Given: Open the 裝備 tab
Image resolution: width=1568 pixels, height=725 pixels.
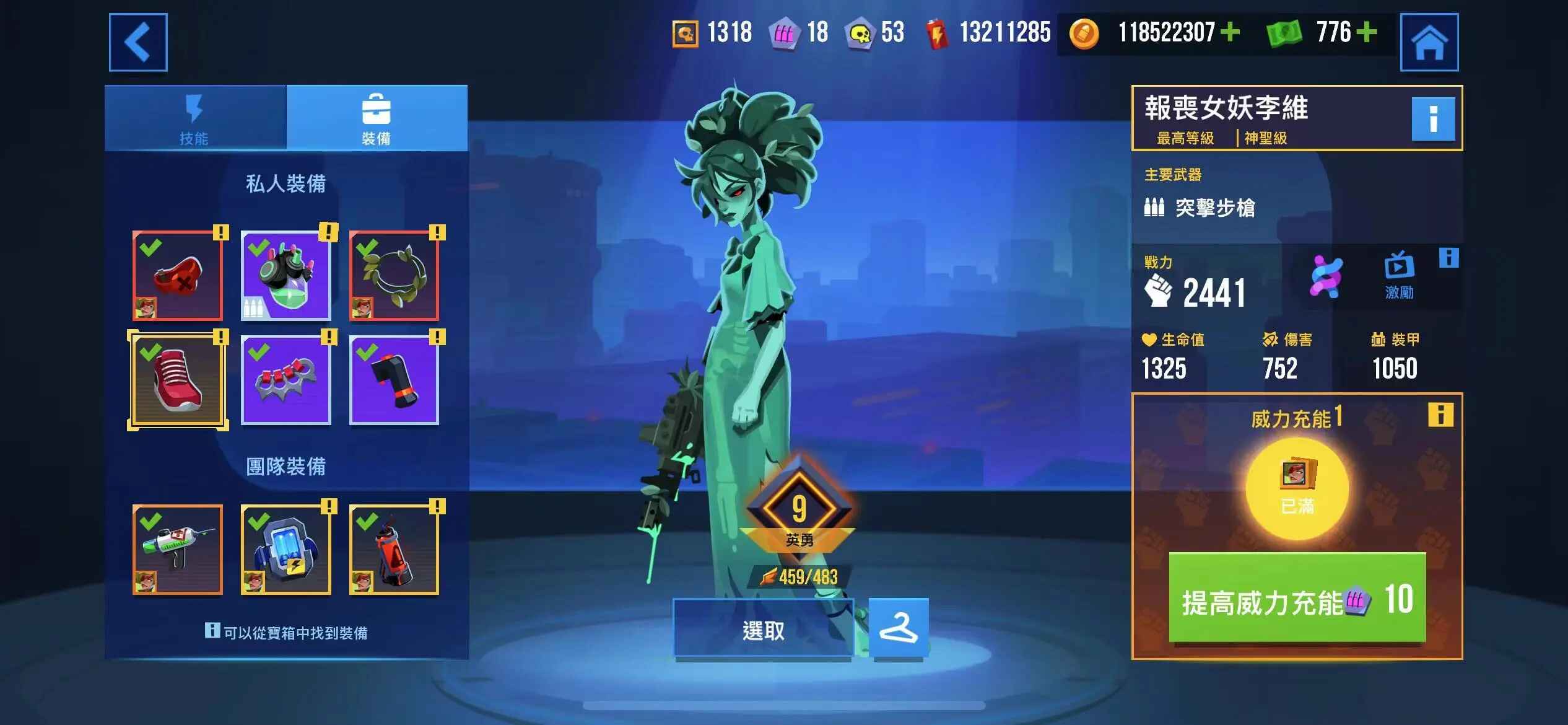Looking at the screenshot, I should (376, 119).
